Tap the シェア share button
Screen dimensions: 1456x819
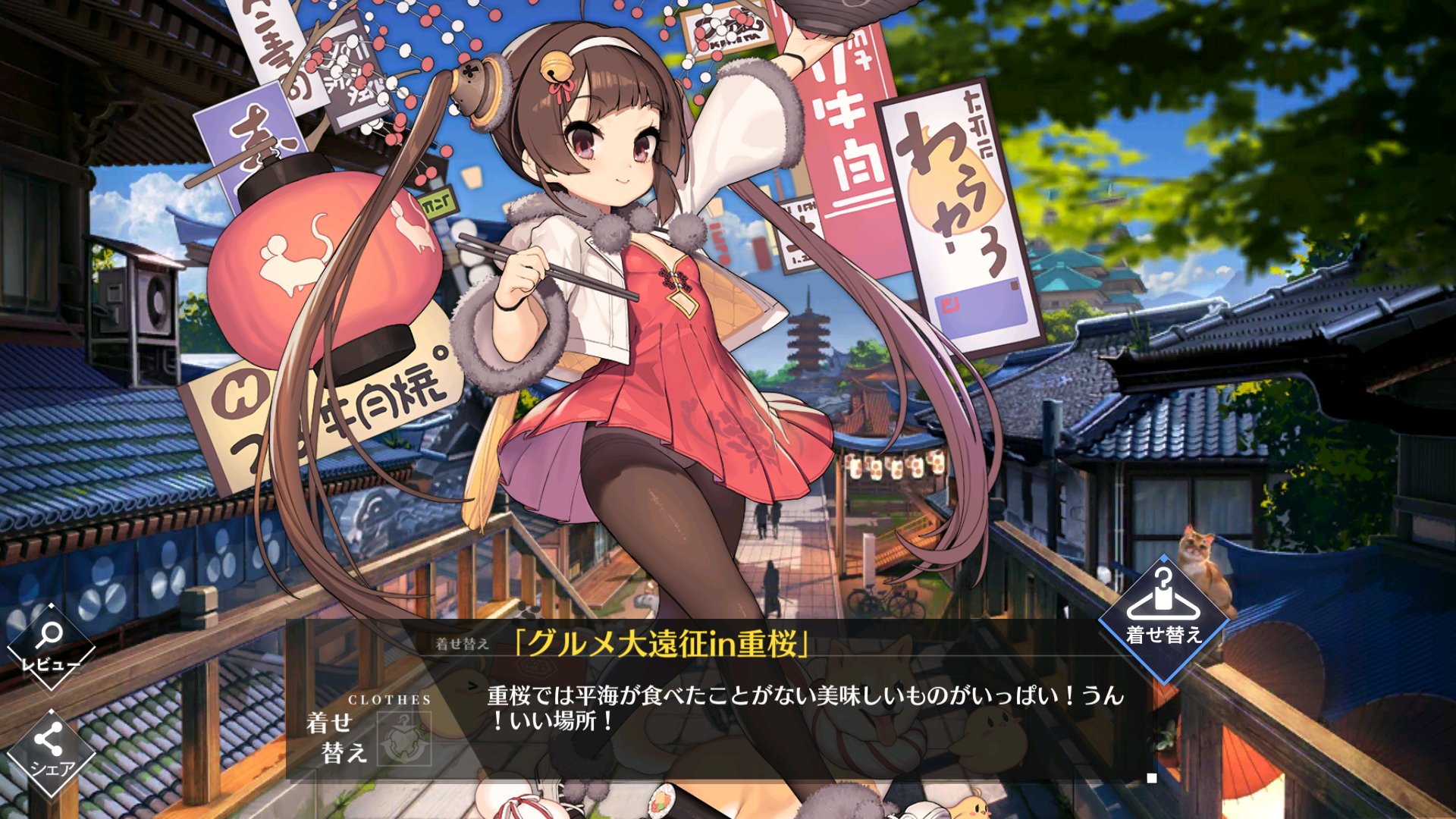coord(50,751)
